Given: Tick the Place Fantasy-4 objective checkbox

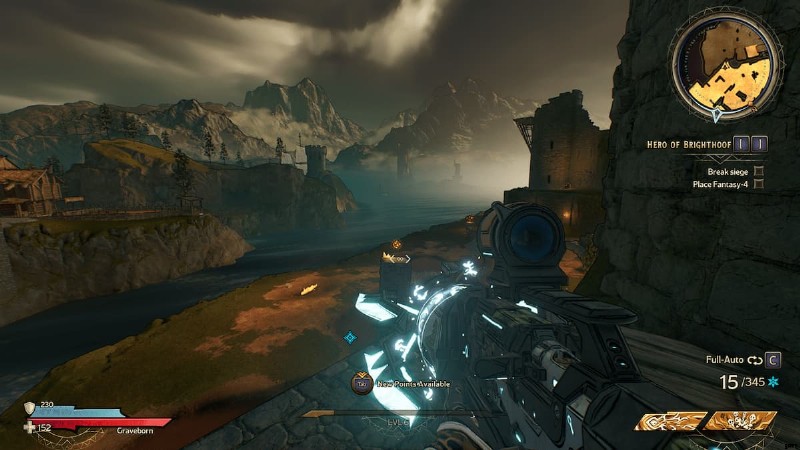Looking at the screenshot, I should pos(759,184).
